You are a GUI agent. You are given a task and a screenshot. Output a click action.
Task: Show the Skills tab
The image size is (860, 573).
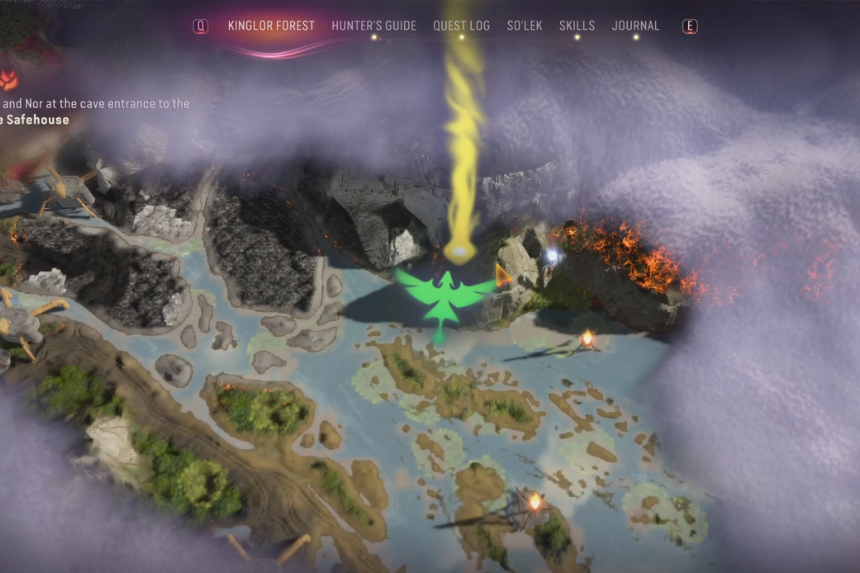point(577,26)
